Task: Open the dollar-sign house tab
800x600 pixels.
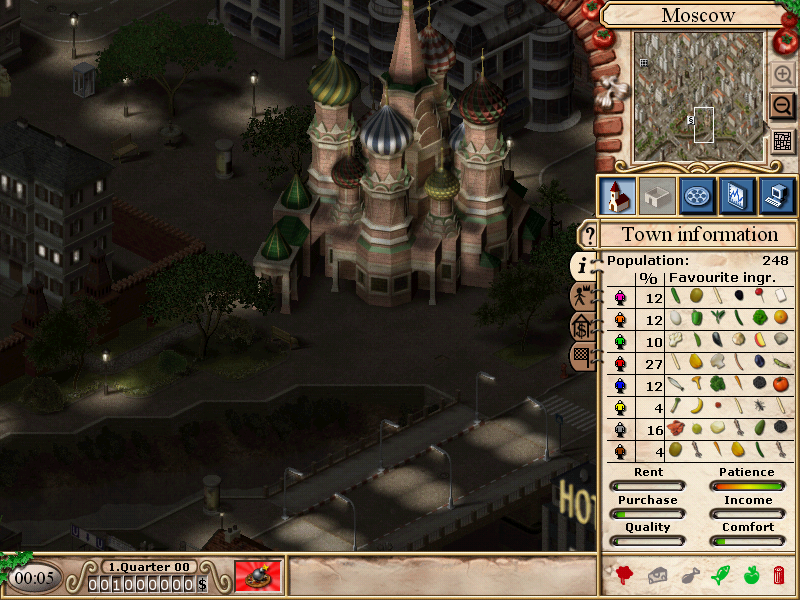Action: tap(581, 326)
